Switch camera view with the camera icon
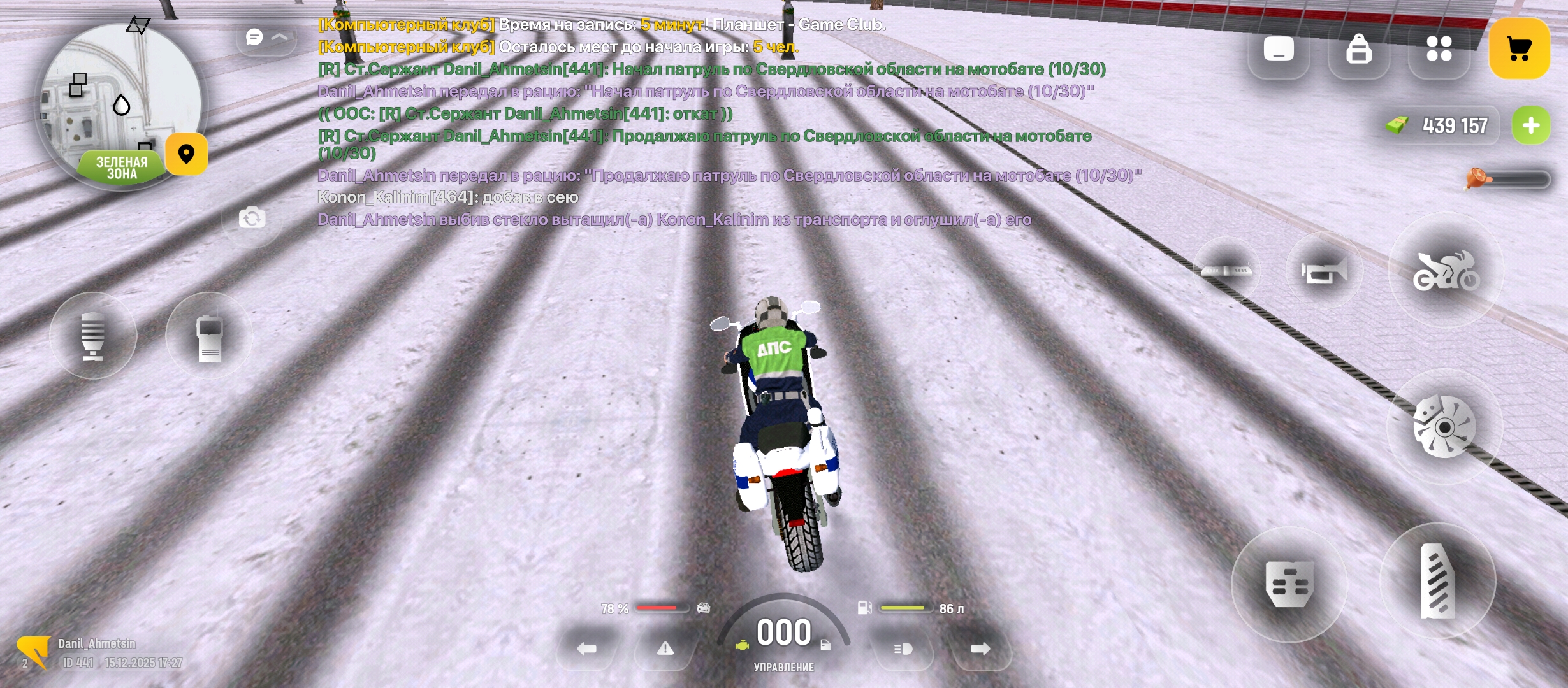Viewport: 1568px width, 688px height. [252, 219]
